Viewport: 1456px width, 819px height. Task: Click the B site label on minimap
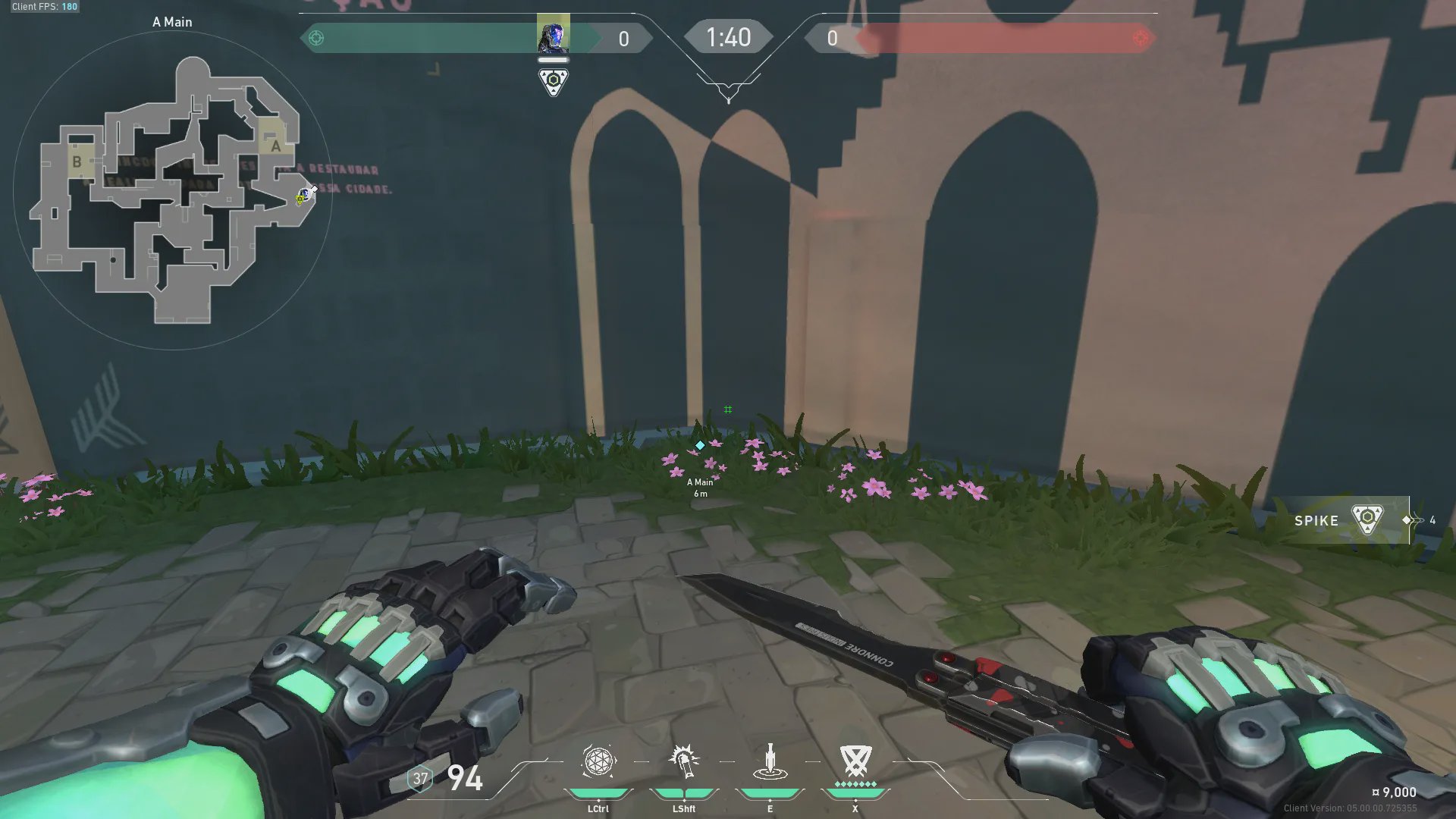click(x=77, y=162)
